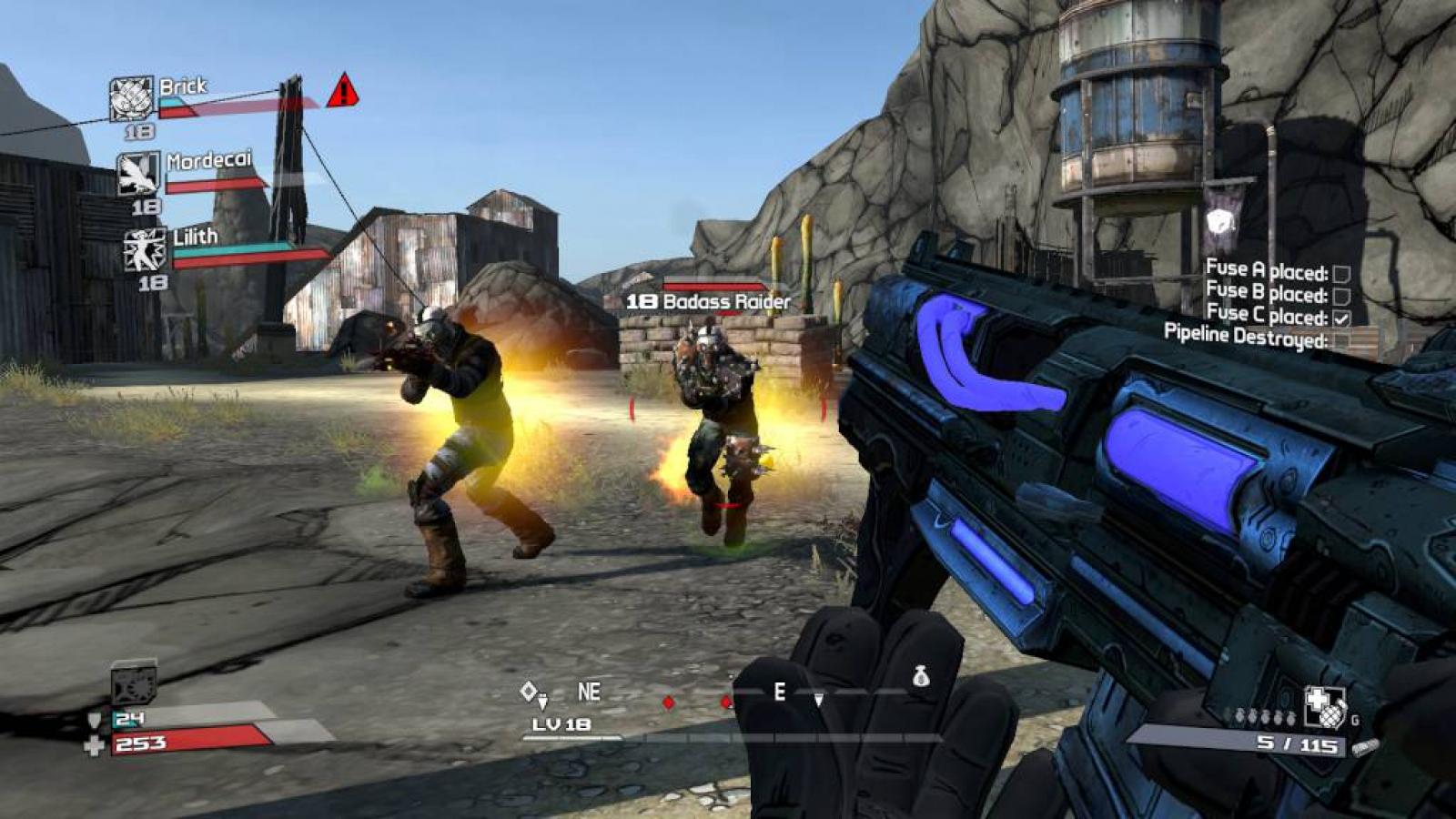
Task: Select the grenade icon near the ammo counter
Action: [x=1324, y=706]
